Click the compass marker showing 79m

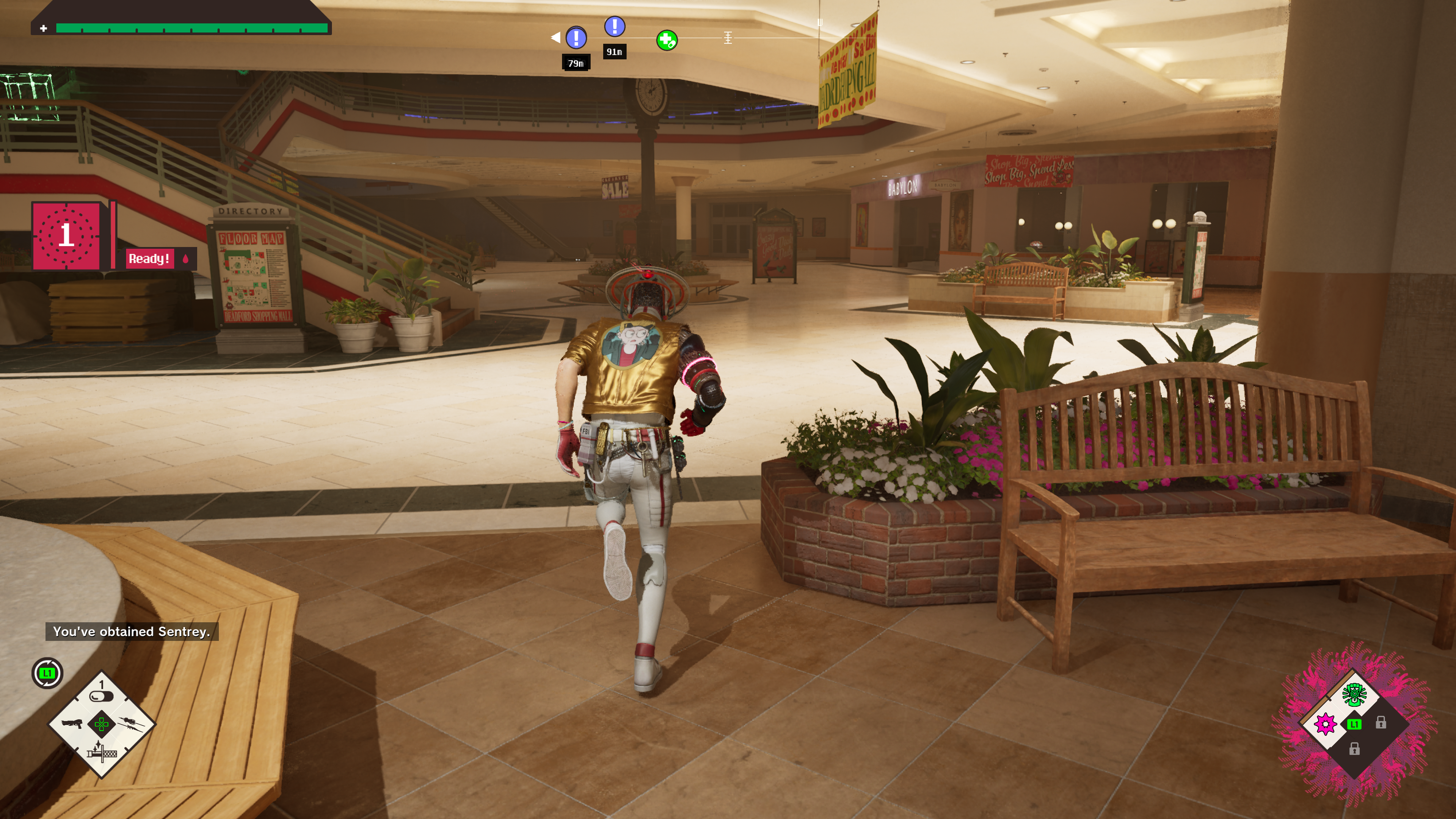pos(576,38)
